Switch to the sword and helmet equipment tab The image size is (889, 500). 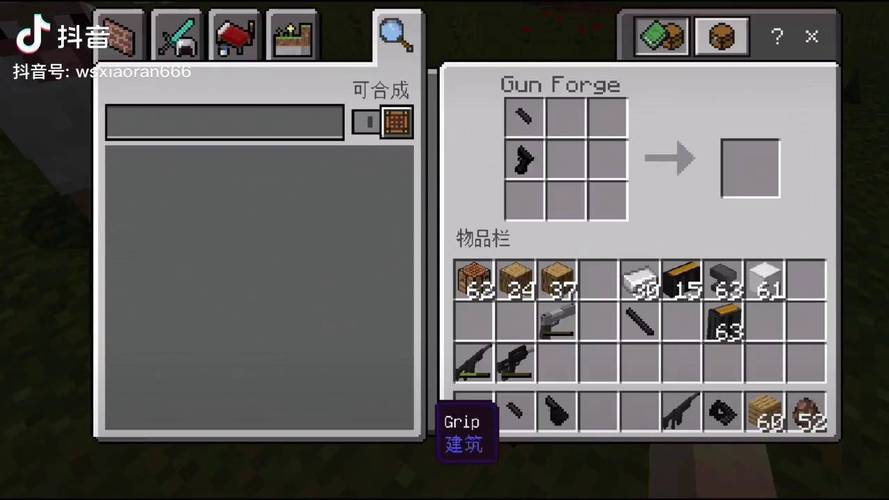178,38
